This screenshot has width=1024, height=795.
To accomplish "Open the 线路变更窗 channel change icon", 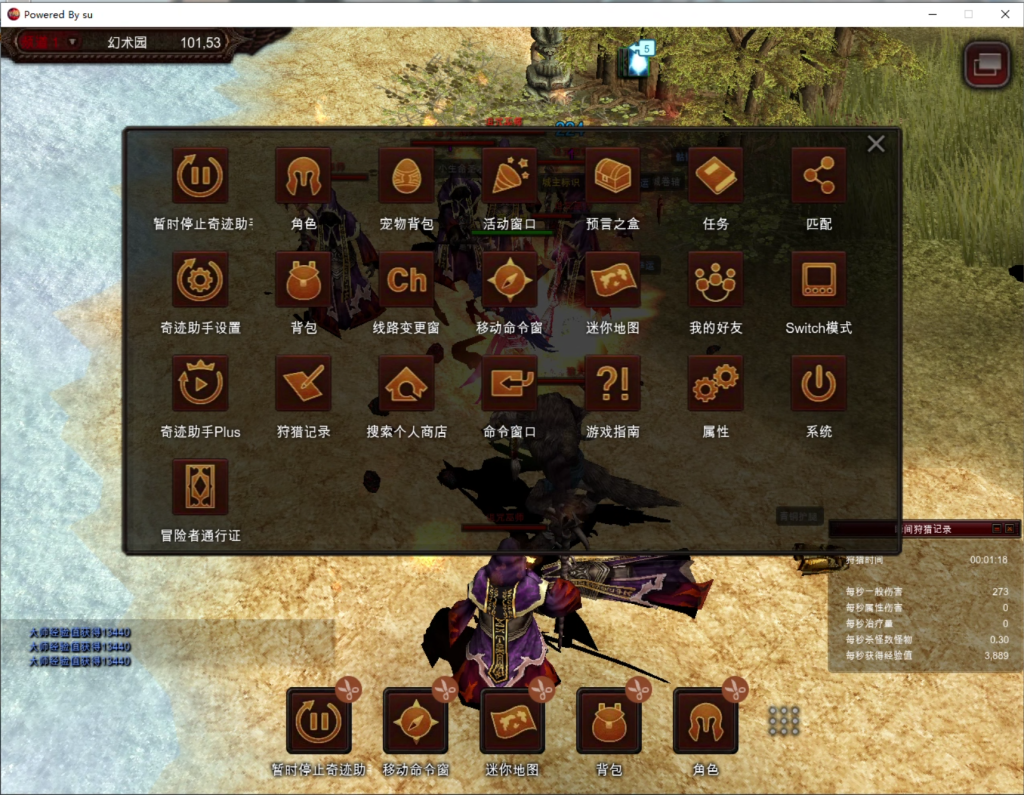I will pyautogui.click(x=406, y=280).
